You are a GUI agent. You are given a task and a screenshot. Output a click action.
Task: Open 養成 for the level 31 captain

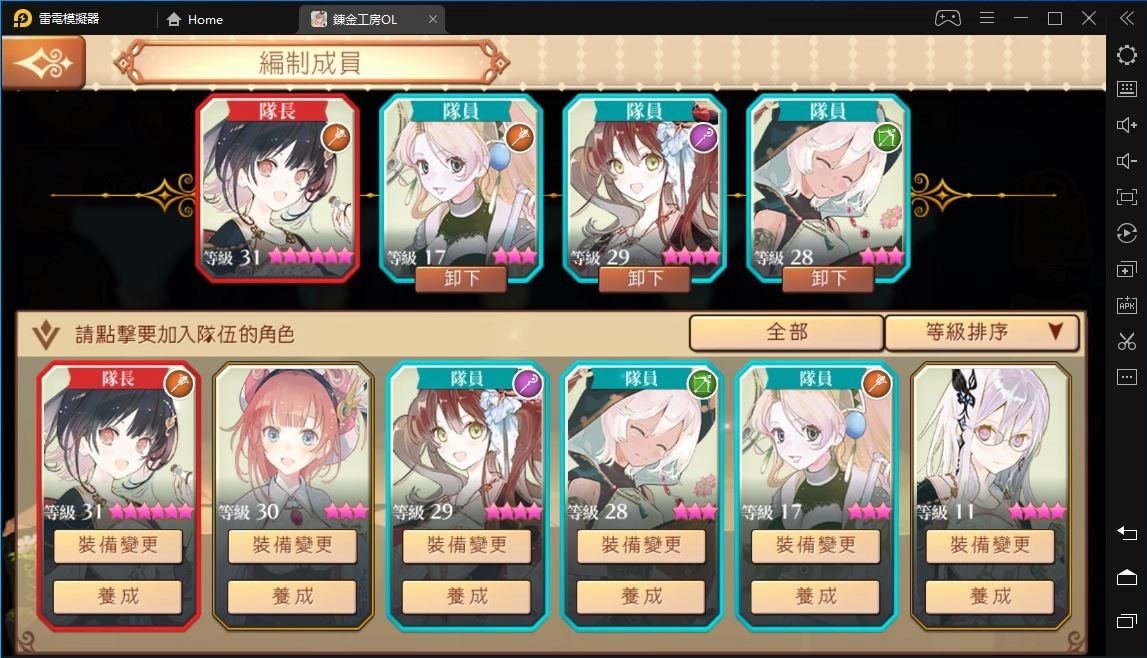tap(118, 596)
